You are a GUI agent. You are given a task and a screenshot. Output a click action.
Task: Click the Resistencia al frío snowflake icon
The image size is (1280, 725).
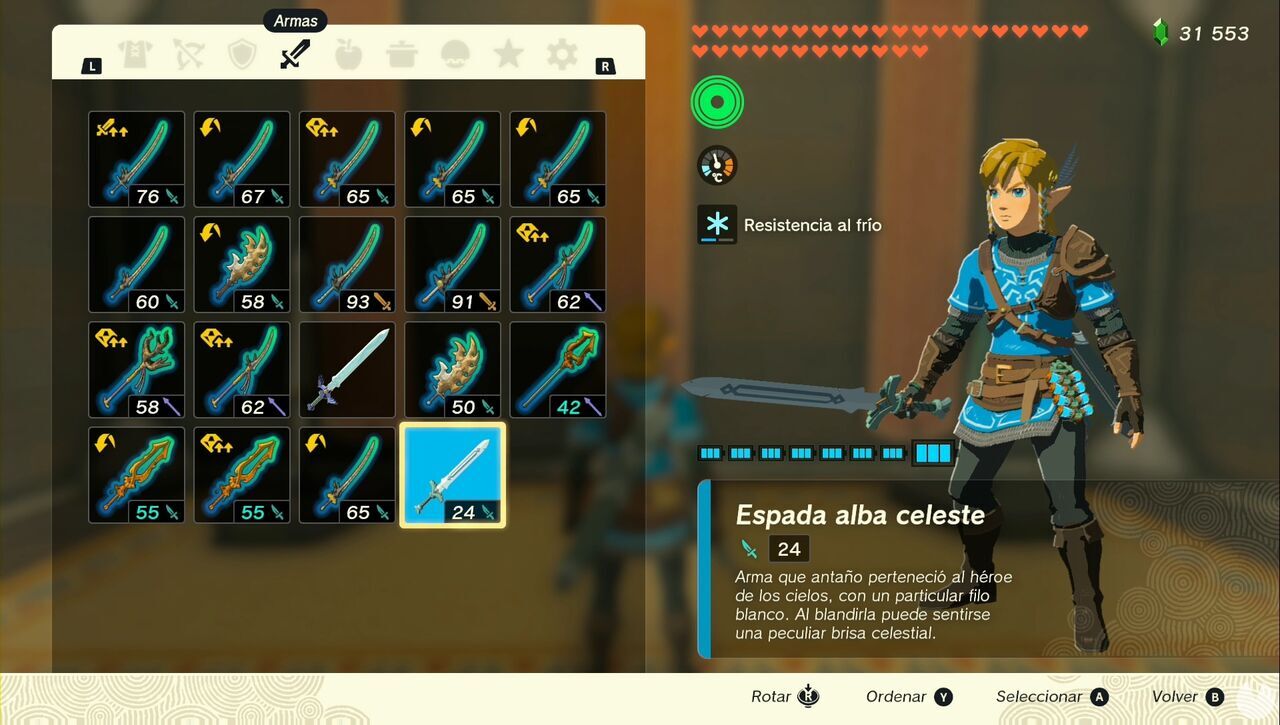point(716,224)
